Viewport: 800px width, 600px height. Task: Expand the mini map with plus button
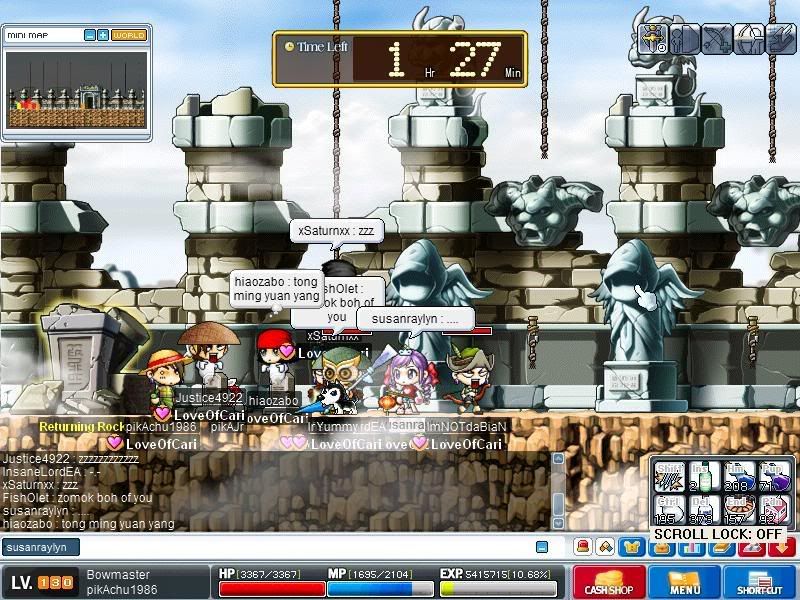click(x=102, y=35)
